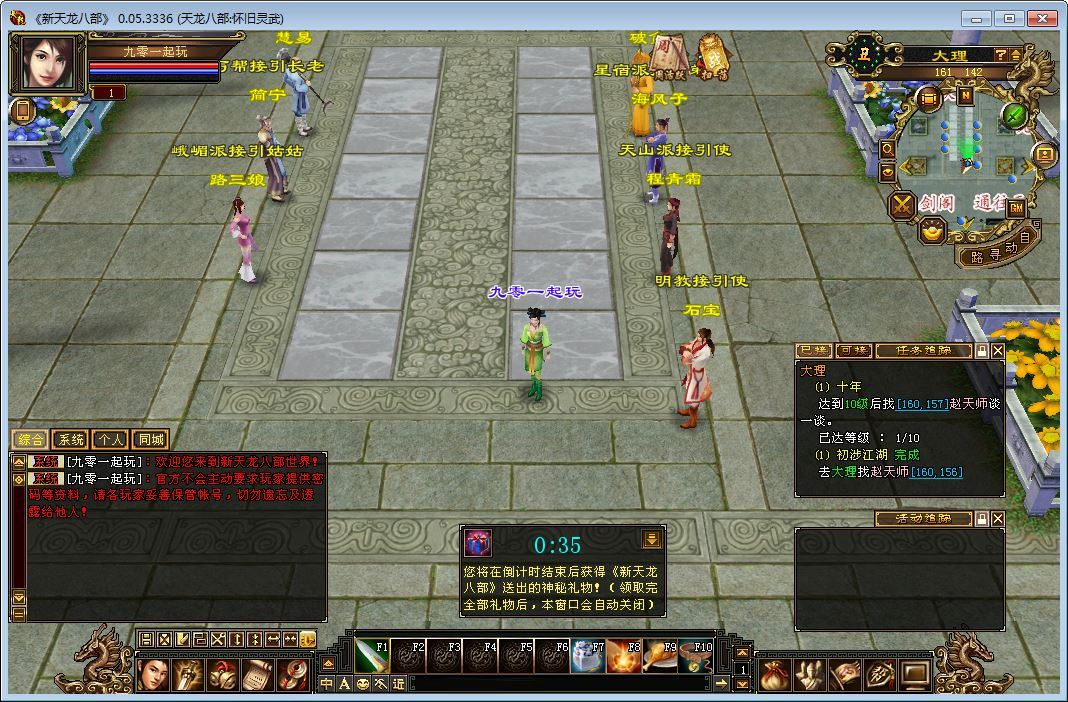
Task: Open the GM button on minimap
Action: tap(1015, 208)
